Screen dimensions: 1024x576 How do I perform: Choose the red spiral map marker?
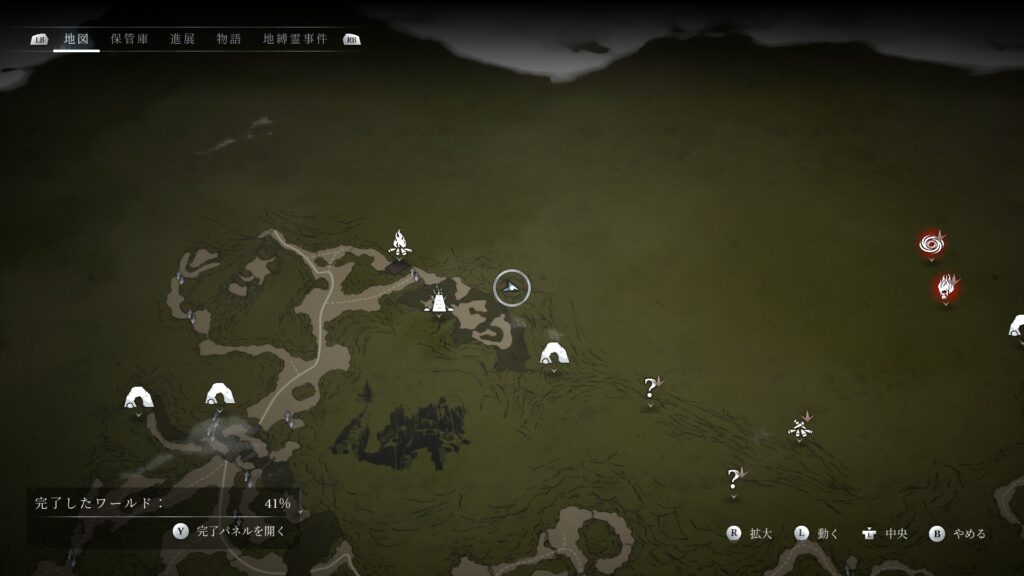932,243
